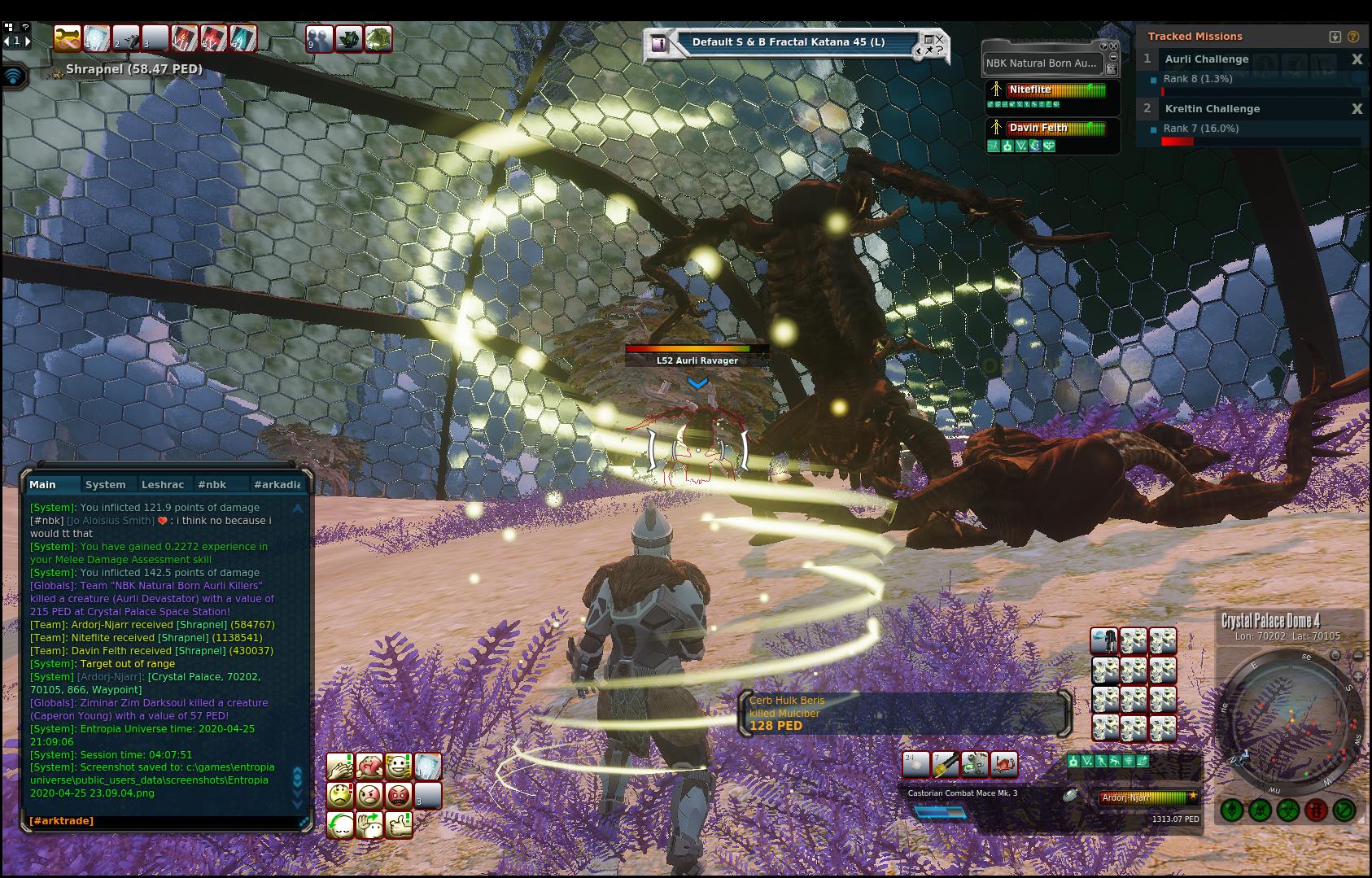Open the Leshrac chat tab
Viewport: 1372px width, 878px height.
[x=163, y=484]
